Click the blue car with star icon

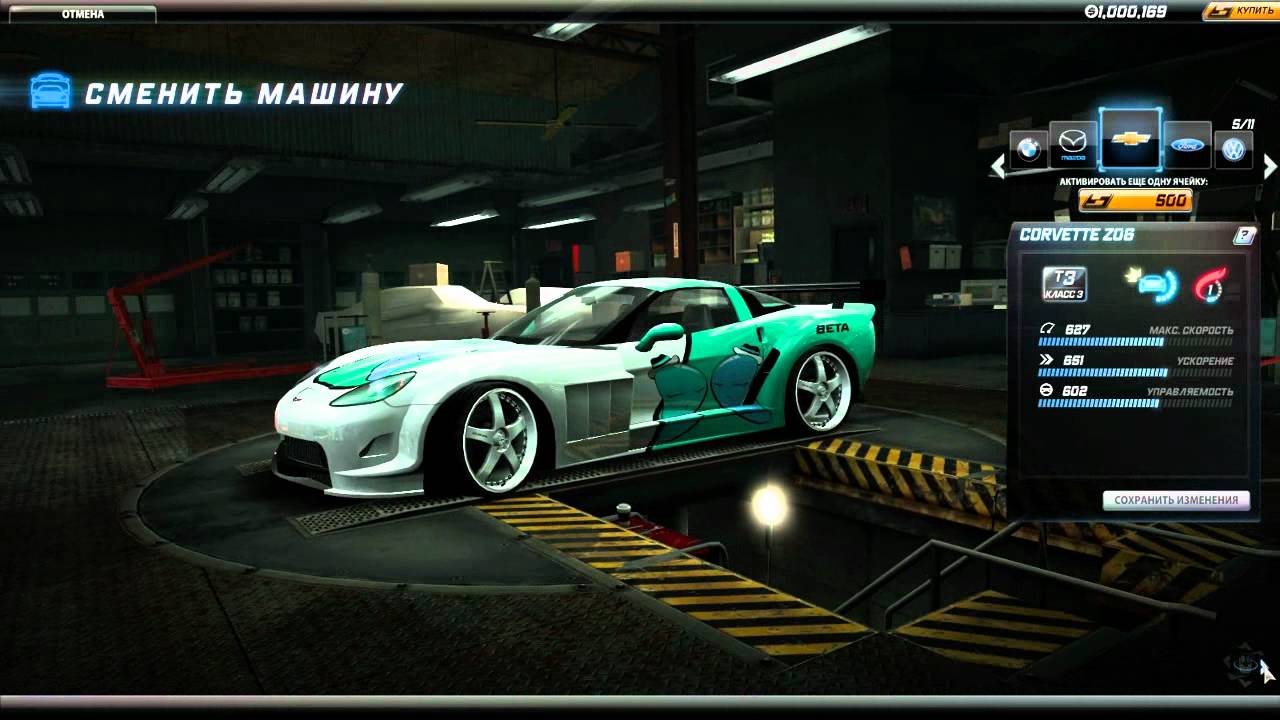tap(1153, 284)
